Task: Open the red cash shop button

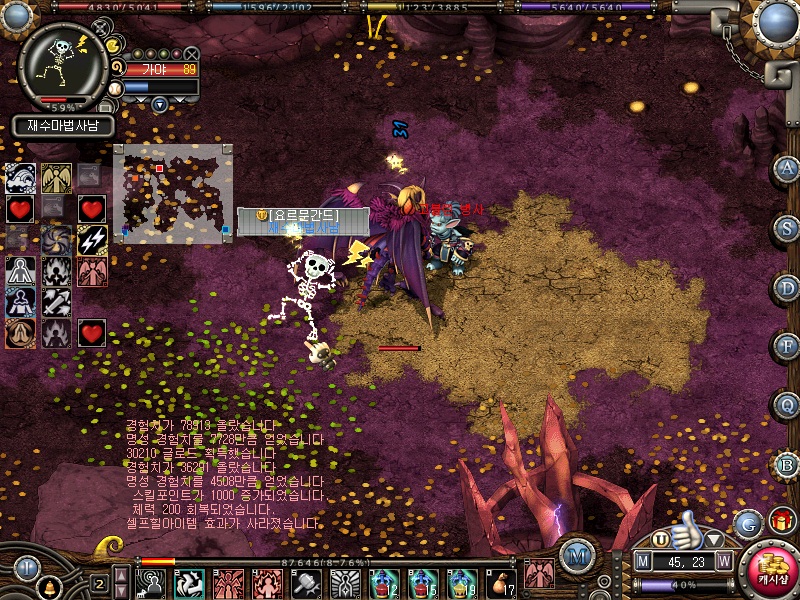Action: point(772,571)
